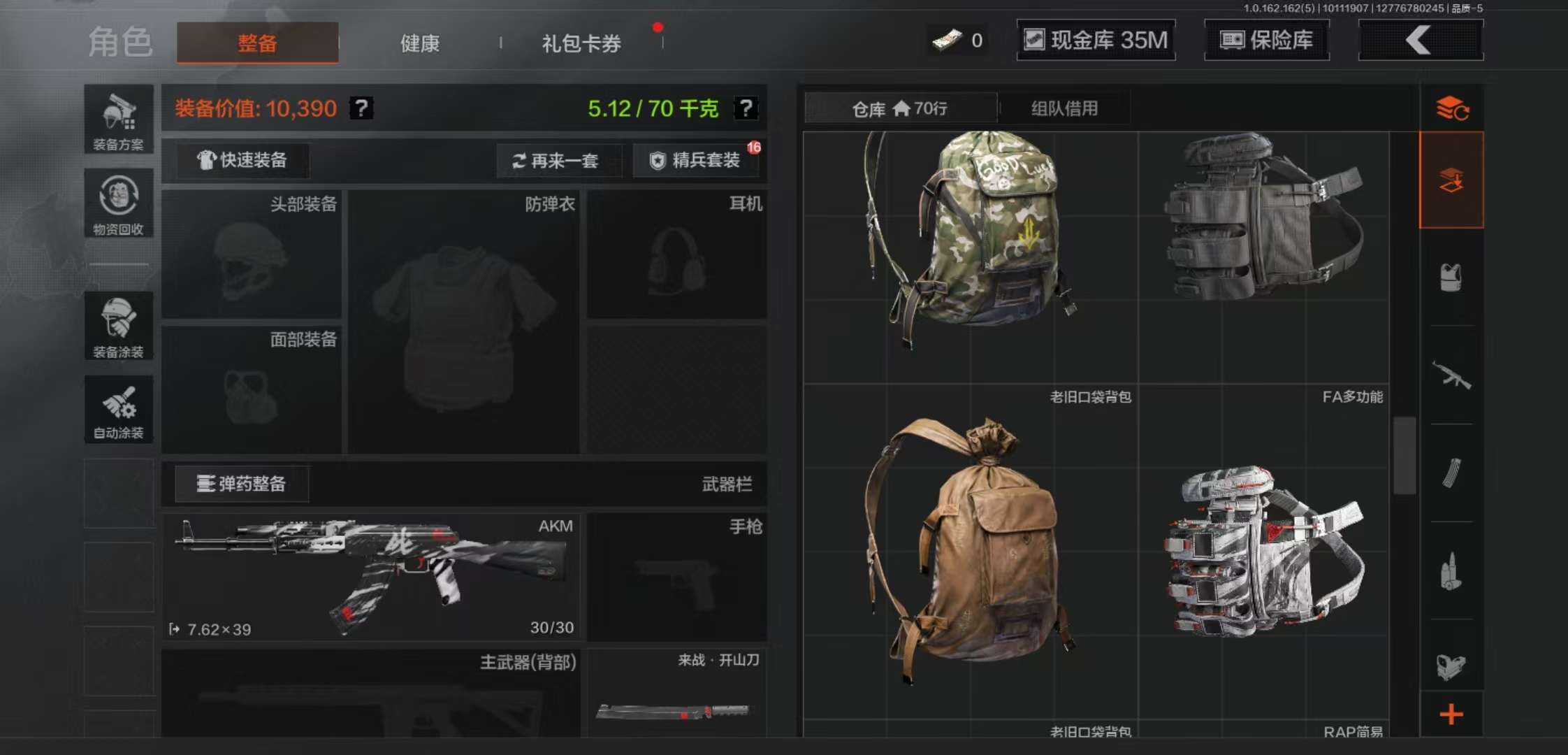The width and height of the screenshot is (1568, 755).
Task: Choose 再来一套 to re-equip
Action: (x=556, y=161)
